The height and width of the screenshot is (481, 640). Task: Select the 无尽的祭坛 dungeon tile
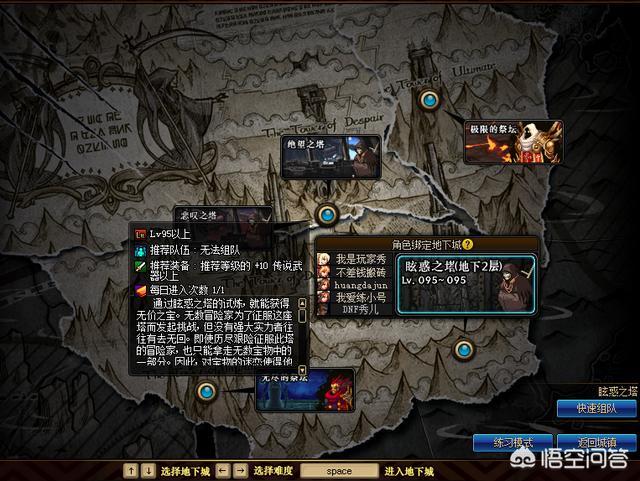[x=305, y=390]
